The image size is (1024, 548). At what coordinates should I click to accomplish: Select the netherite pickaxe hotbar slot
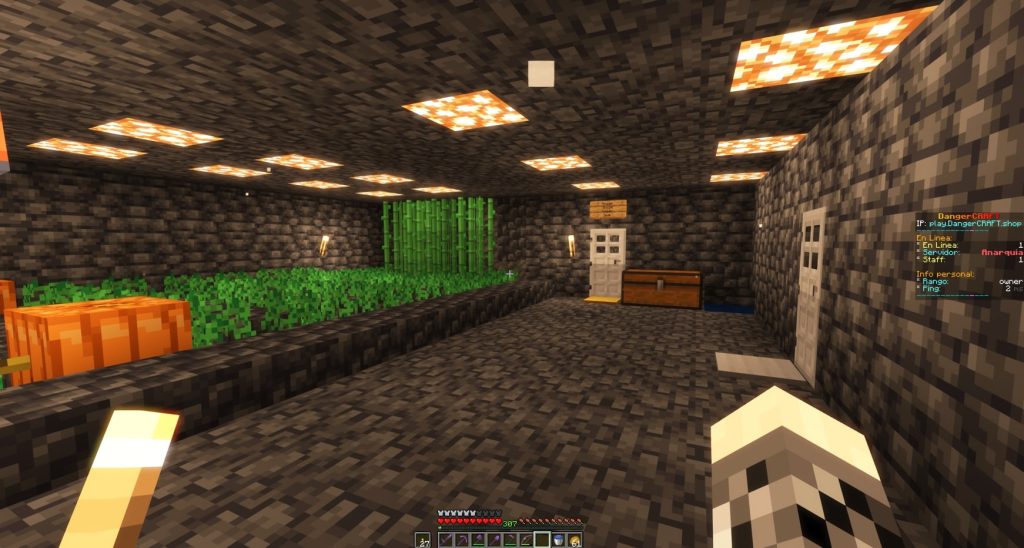coord(462,540)
